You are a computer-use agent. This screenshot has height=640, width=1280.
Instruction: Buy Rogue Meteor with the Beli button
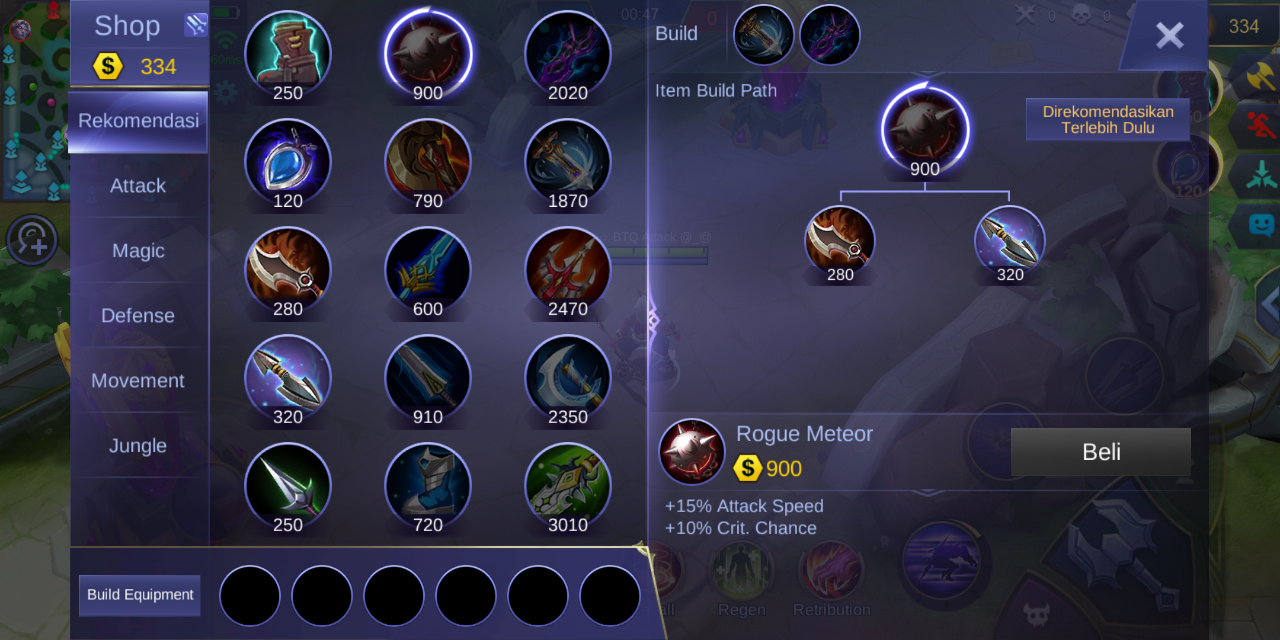tap(1101, 452)
